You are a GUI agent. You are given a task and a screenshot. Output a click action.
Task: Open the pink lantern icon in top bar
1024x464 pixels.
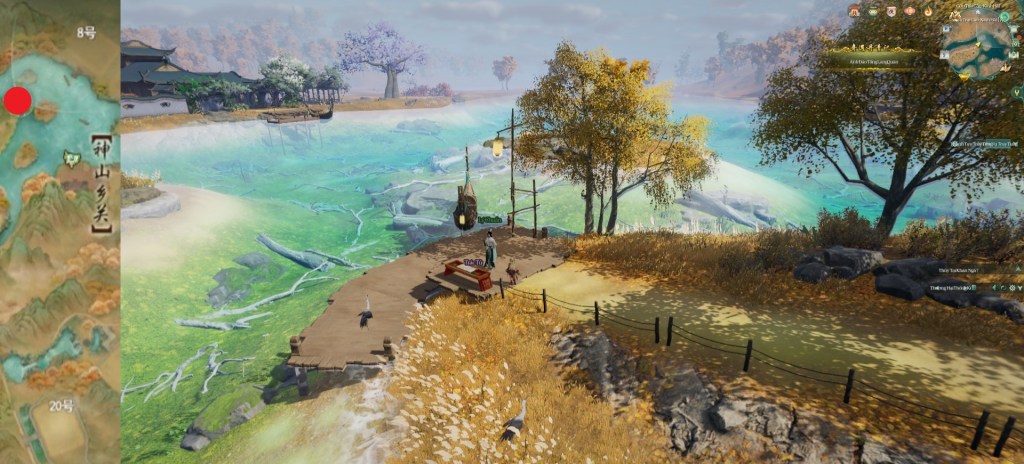click(909, 12)
